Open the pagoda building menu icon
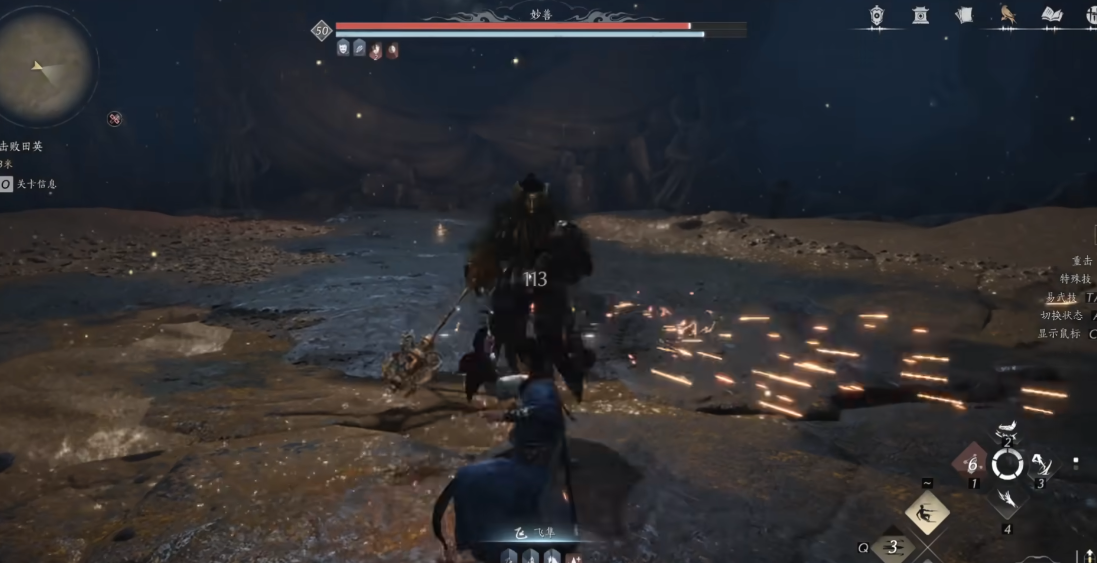 (x=920, y=15)
